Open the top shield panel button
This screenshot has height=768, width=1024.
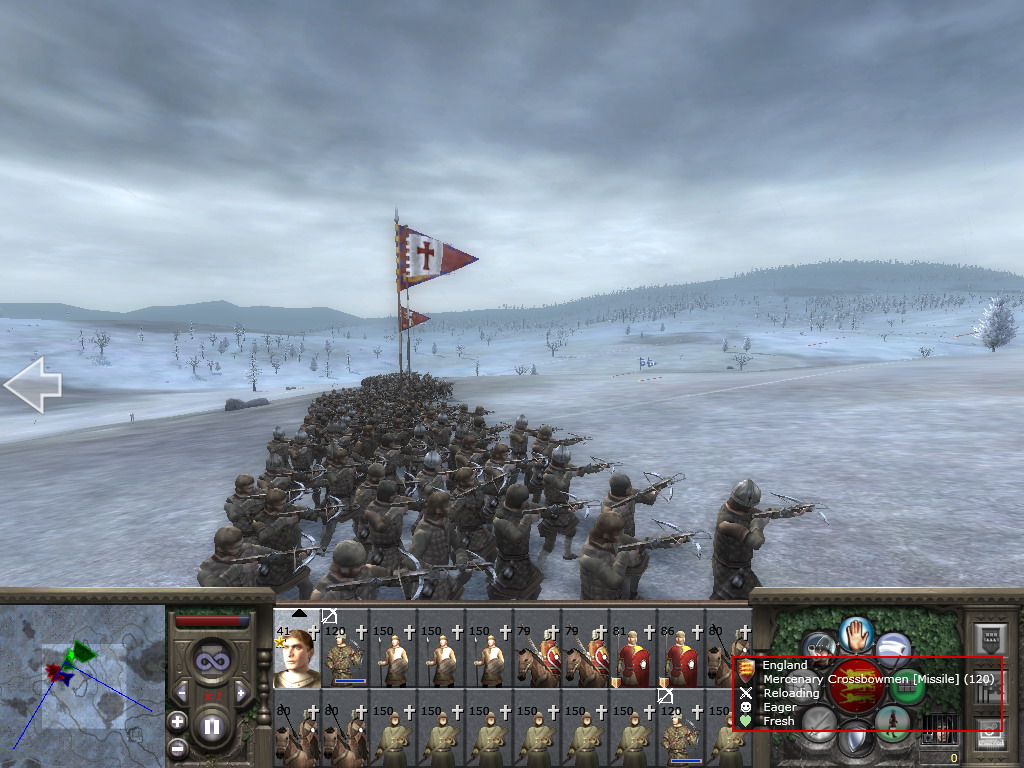click(988, 640)
